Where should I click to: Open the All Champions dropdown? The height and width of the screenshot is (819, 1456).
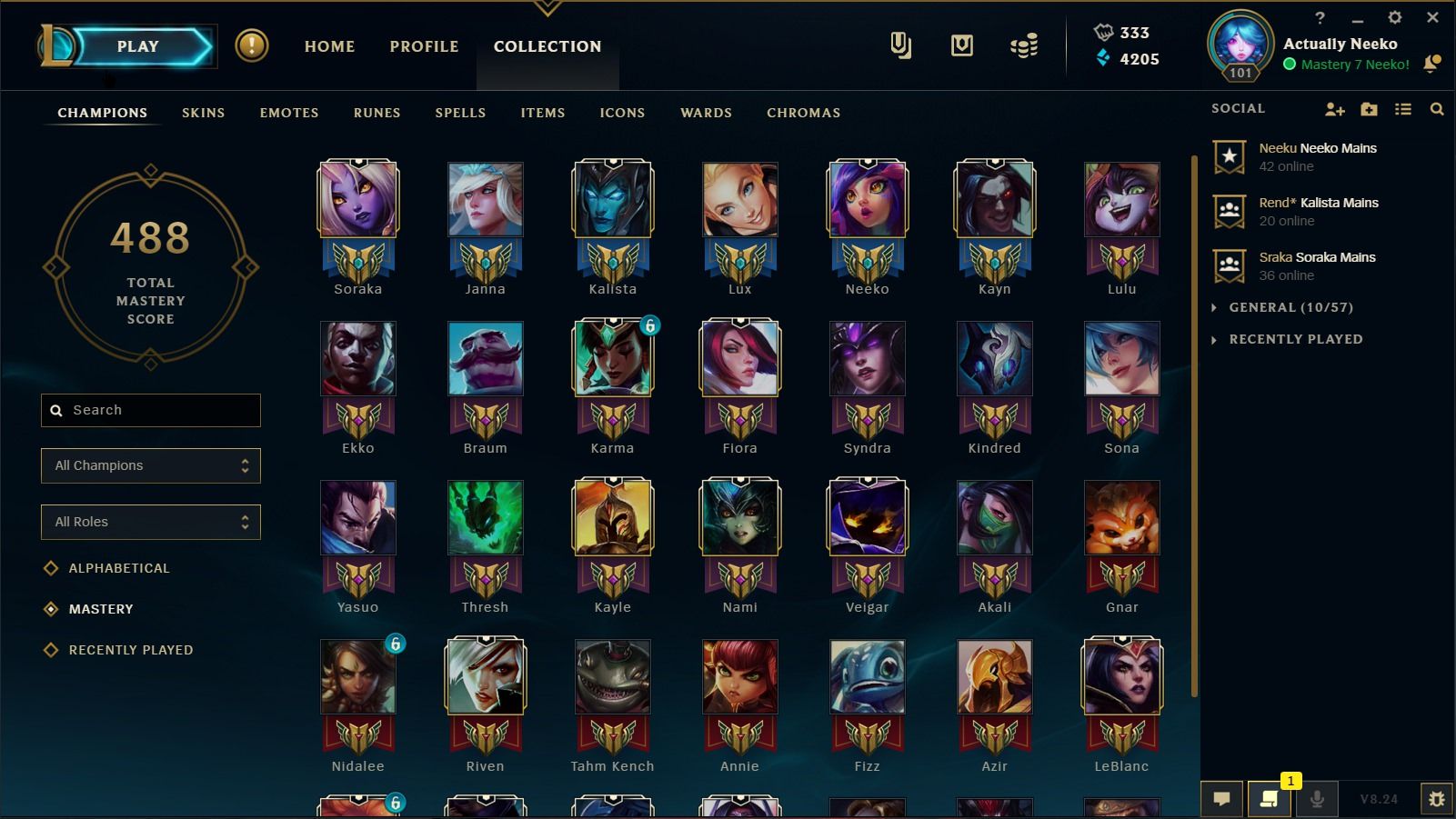(x=150, y=465)
